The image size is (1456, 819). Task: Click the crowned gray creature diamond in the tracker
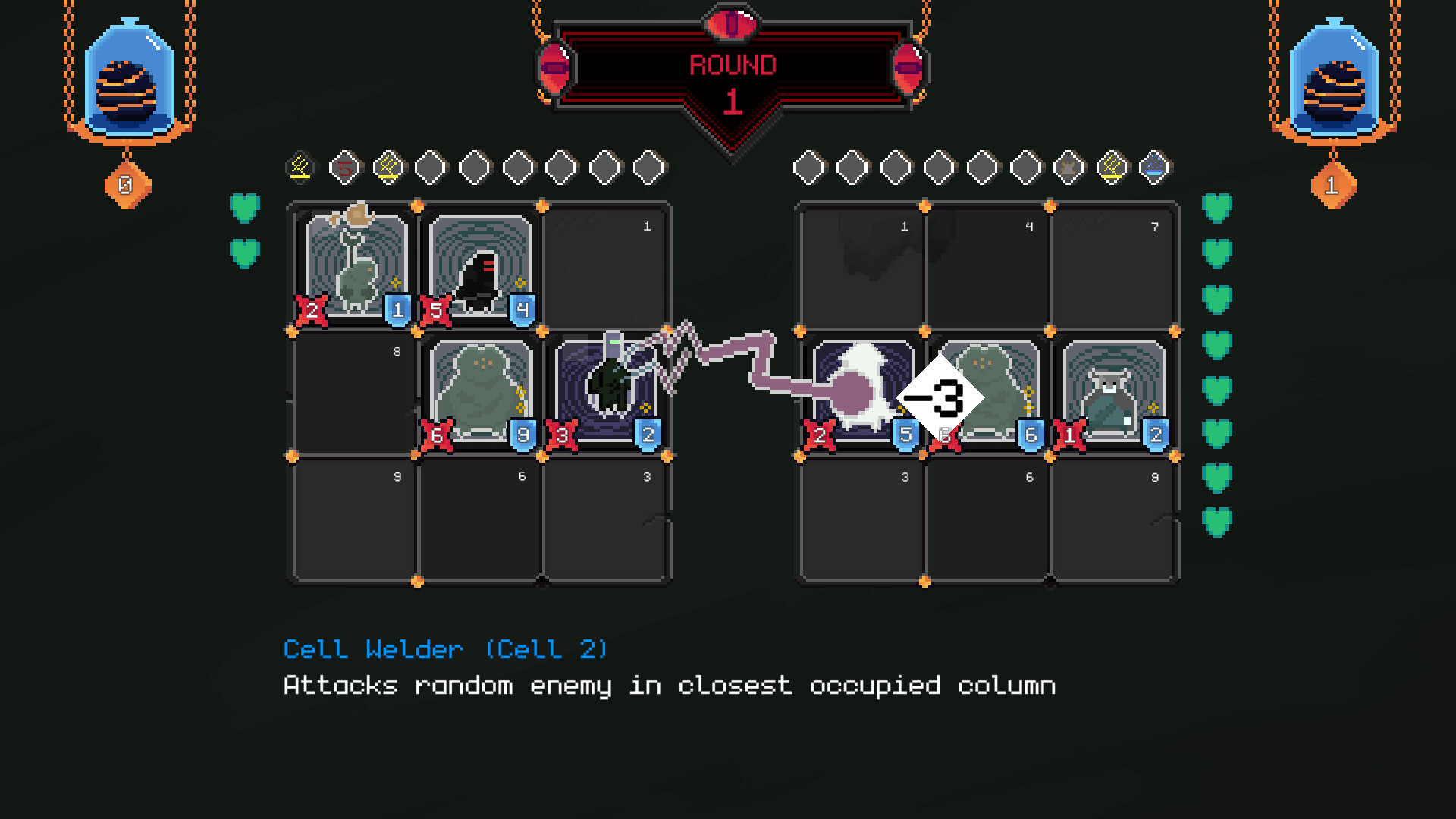tap(1068, 167)
